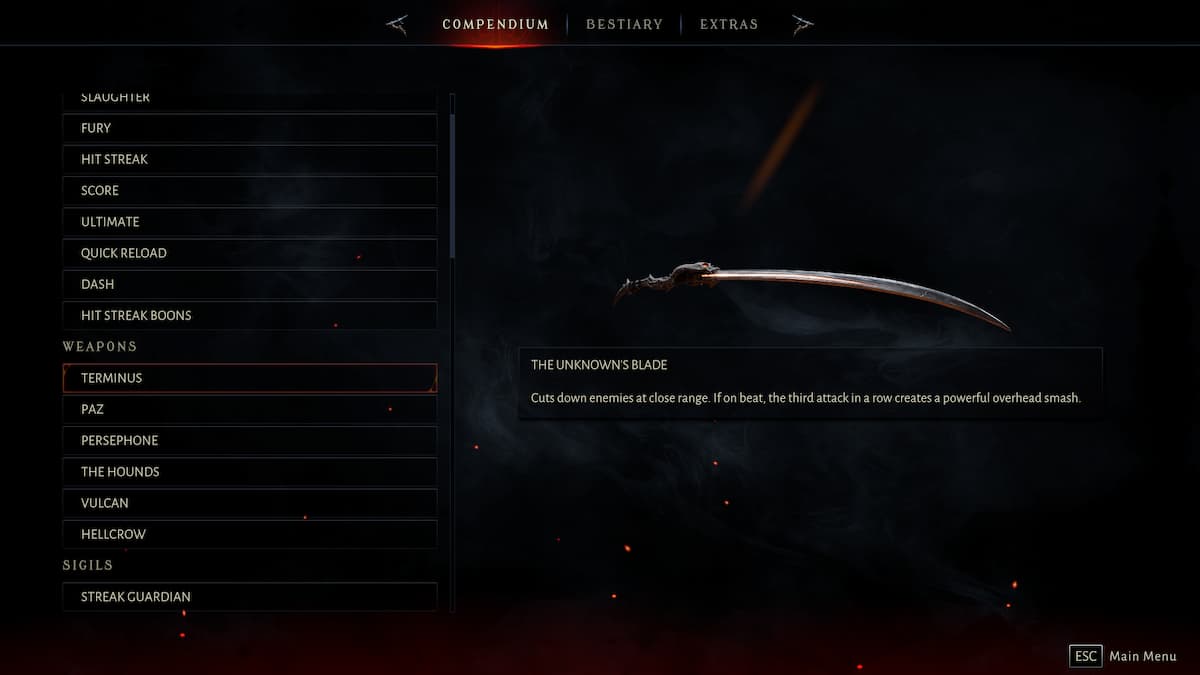Open the Extras tab
Image resolution: width=1200 pixels, height=675 pixels.
tap(728, 24)
